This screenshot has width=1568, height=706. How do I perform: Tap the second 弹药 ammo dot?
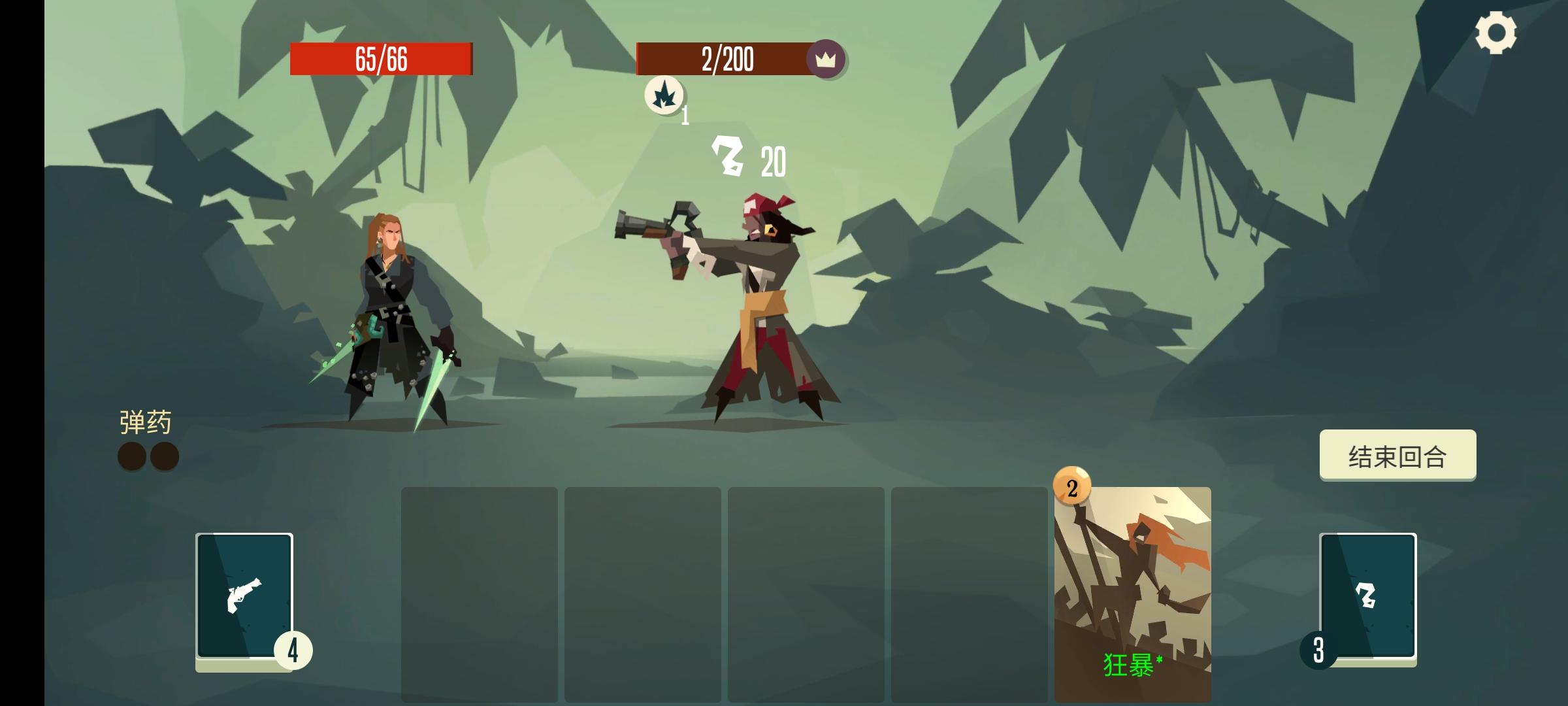click(165, 456)
